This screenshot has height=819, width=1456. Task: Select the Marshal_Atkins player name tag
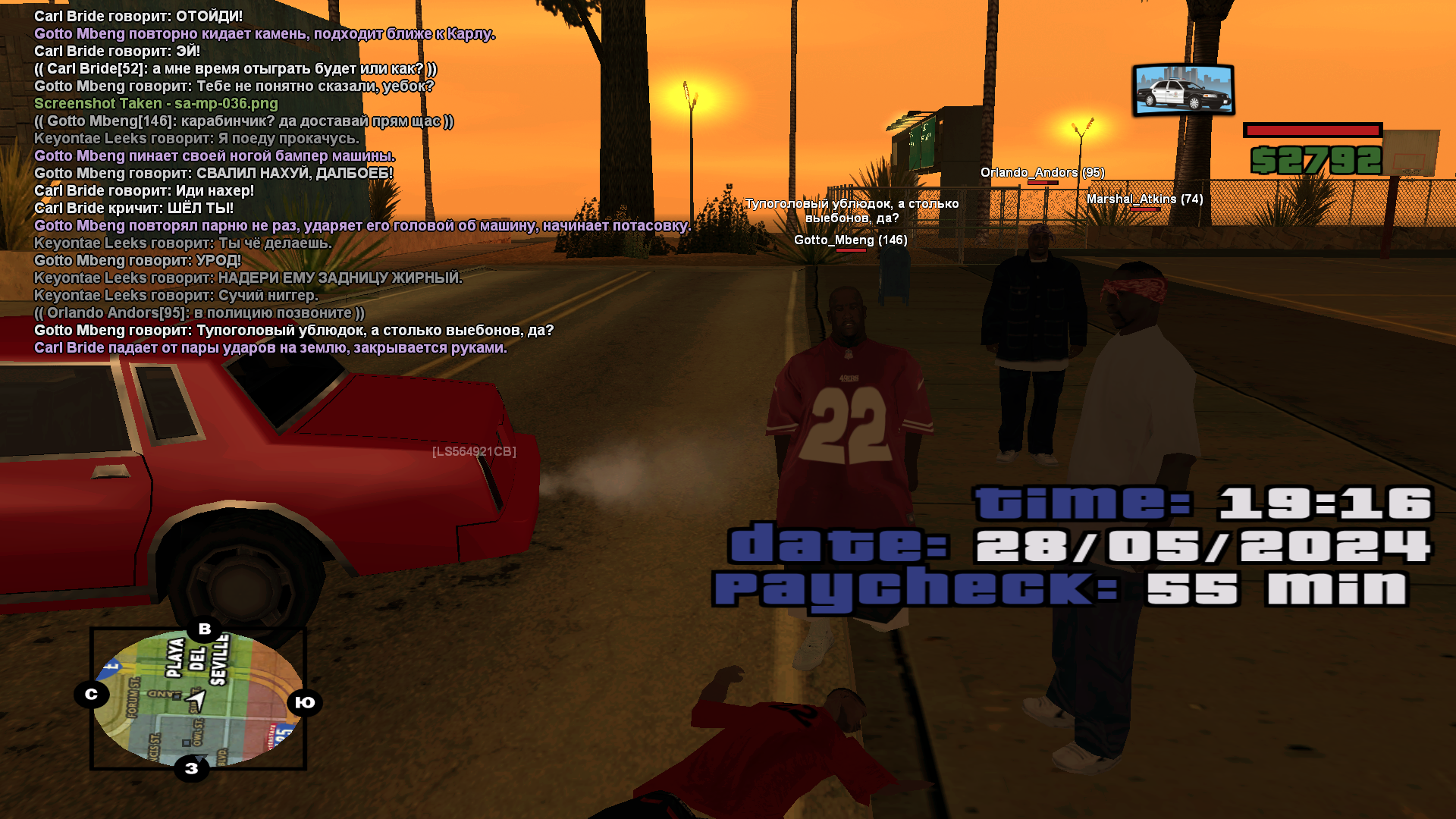click(x=1144, y=199)
